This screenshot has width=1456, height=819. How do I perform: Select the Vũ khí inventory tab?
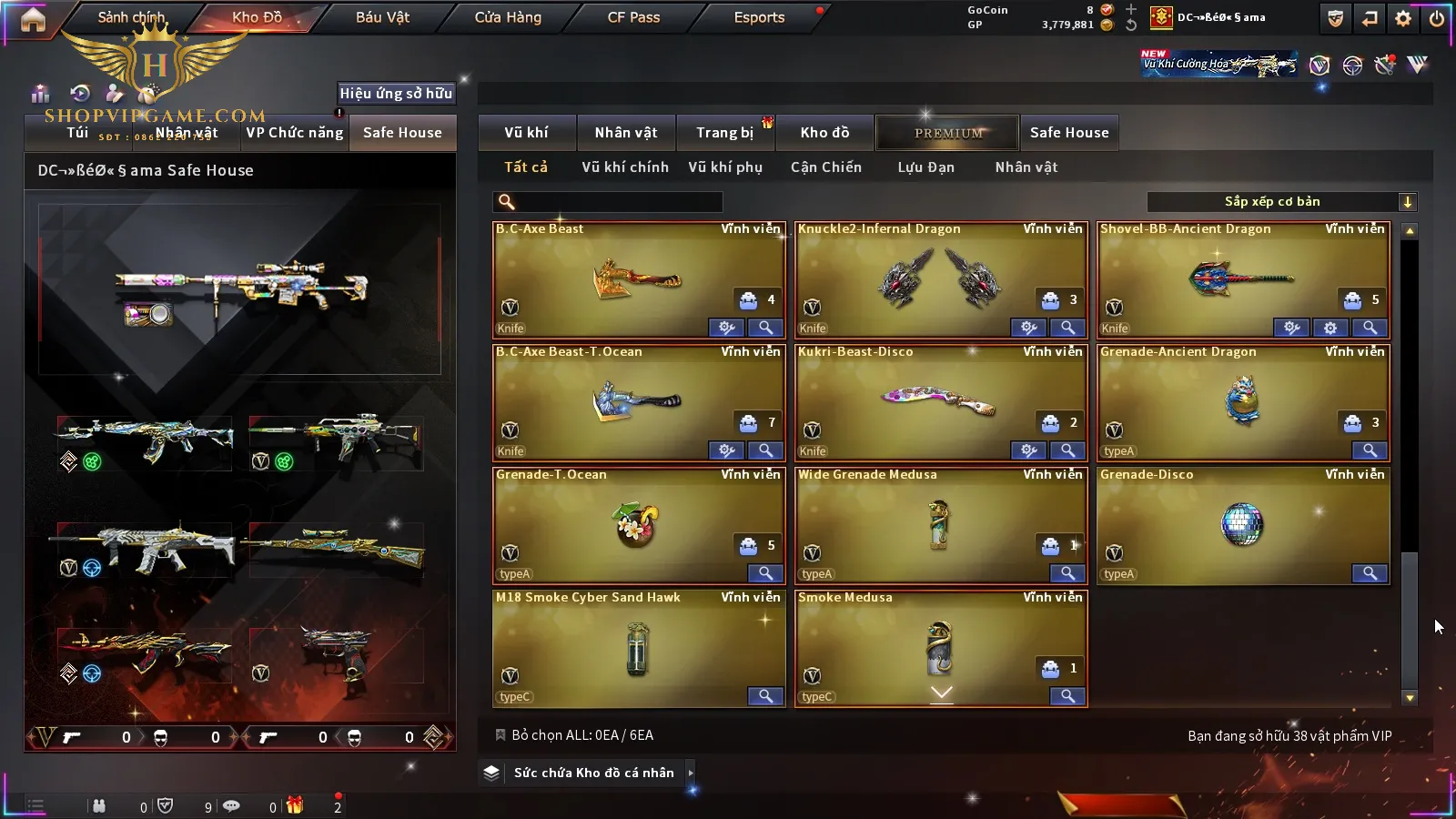pyautogui.click(x=526, y=133)
